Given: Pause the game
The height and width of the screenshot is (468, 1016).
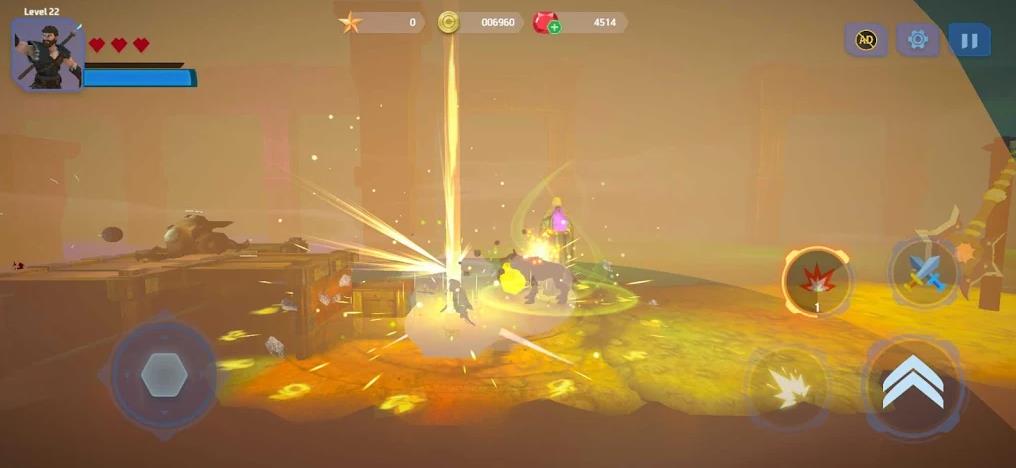Looking at the screenshot, I should tap(968, 40).
